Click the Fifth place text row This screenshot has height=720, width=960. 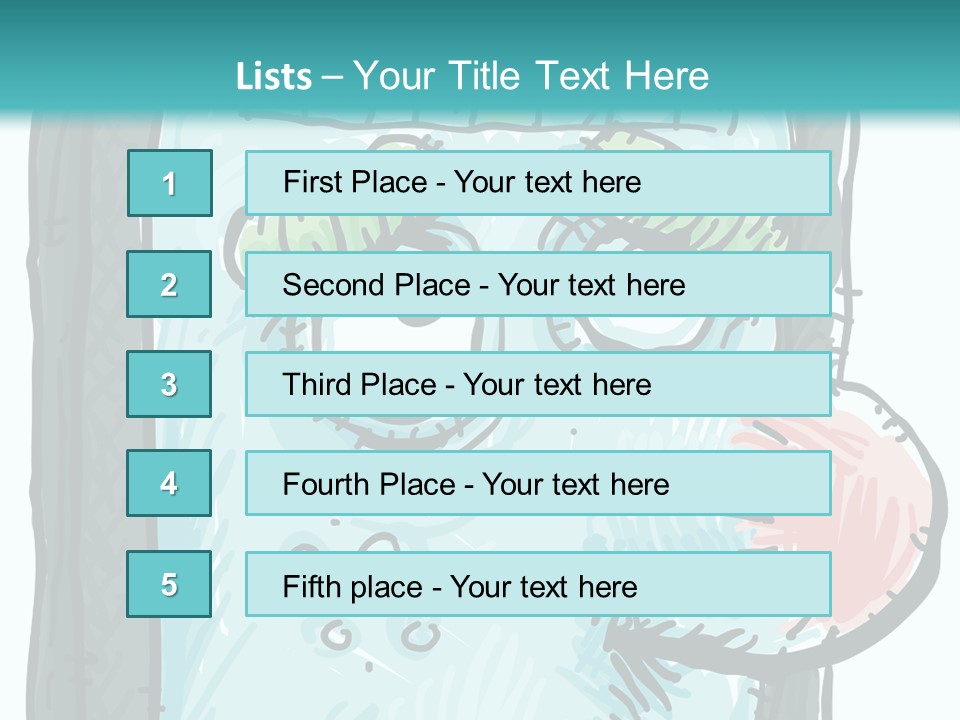538,584
